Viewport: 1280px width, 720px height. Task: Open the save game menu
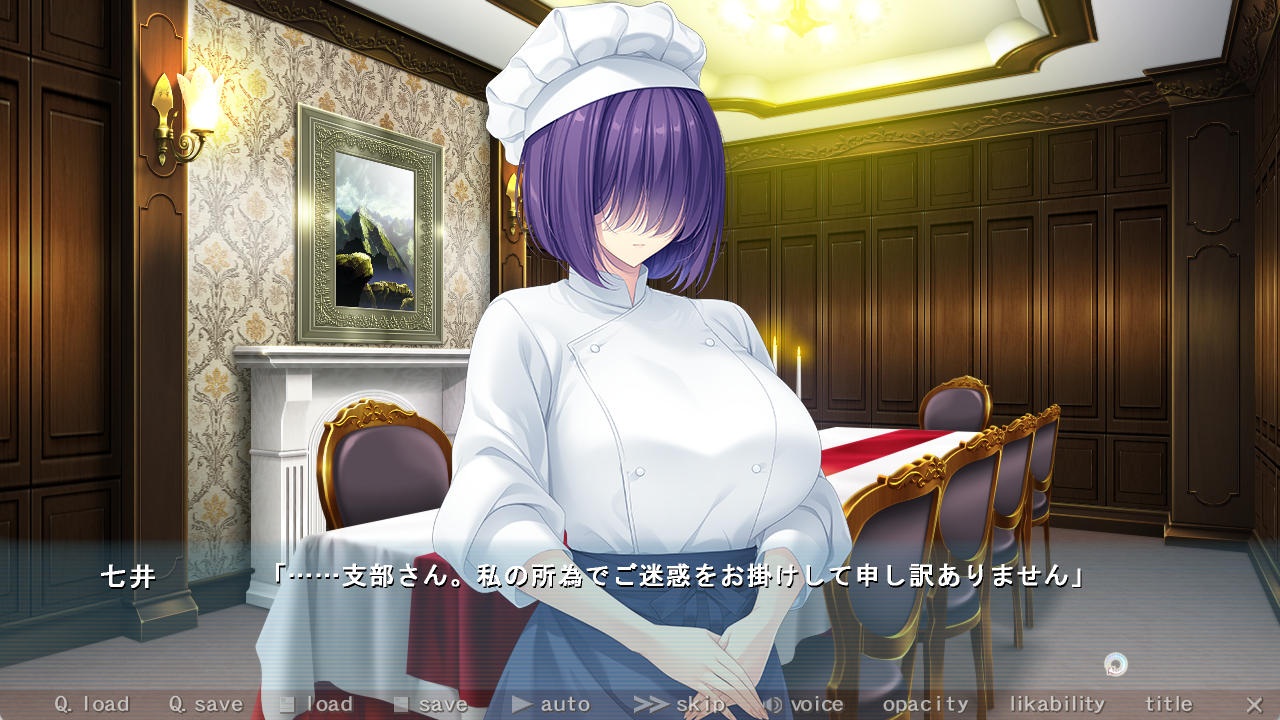pyautogui.click(x=431, y=704)
